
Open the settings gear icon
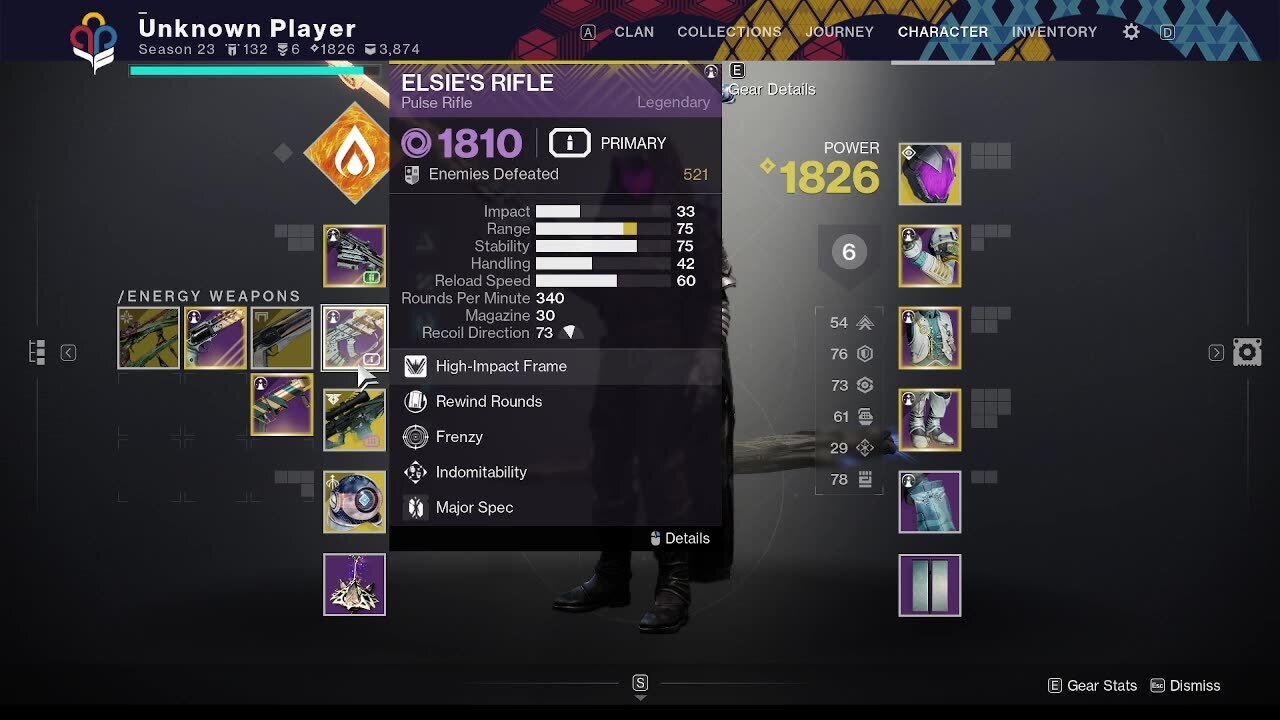tap(1130, 31)
